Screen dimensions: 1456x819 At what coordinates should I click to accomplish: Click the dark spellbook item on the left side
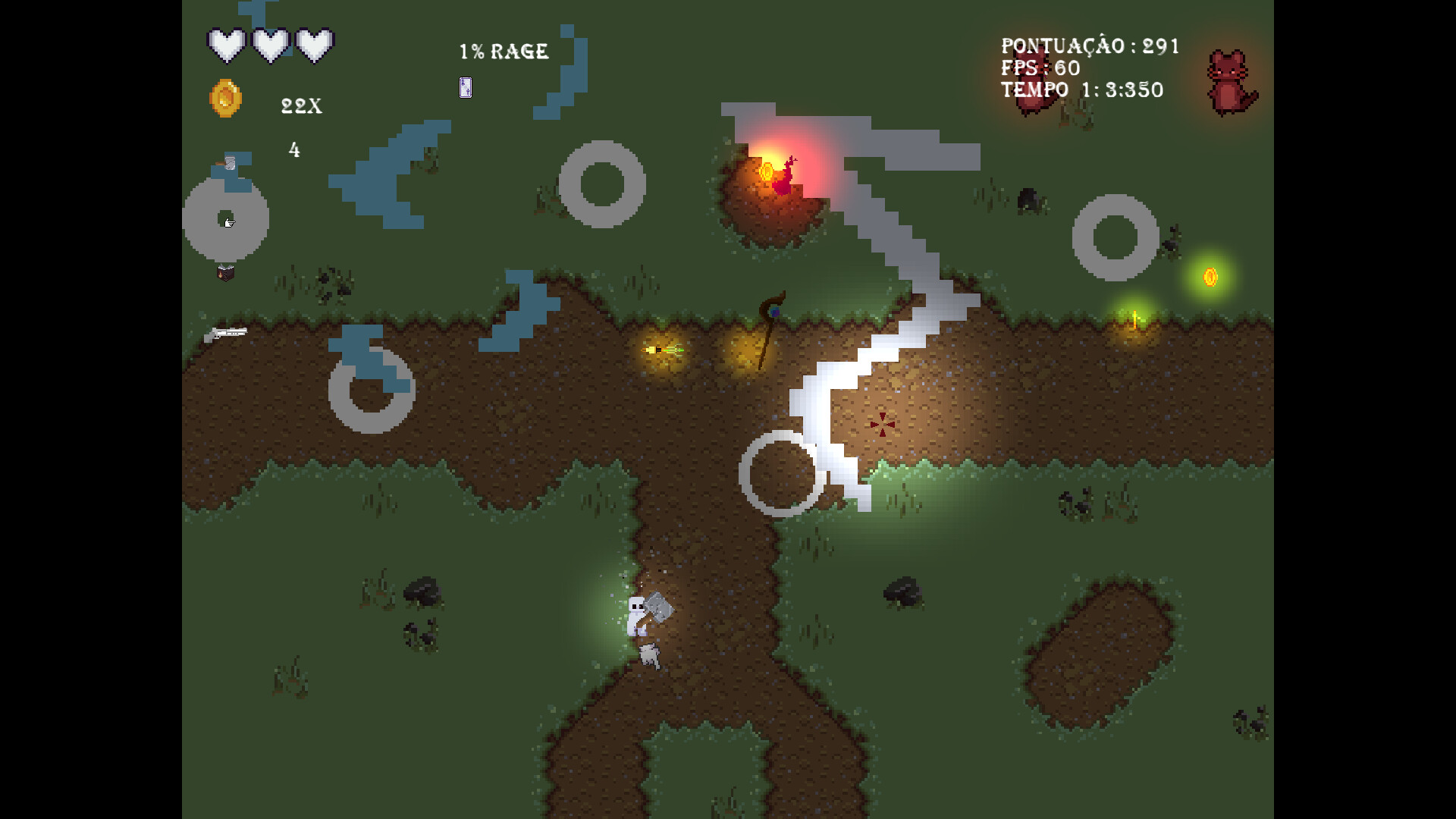225,273
